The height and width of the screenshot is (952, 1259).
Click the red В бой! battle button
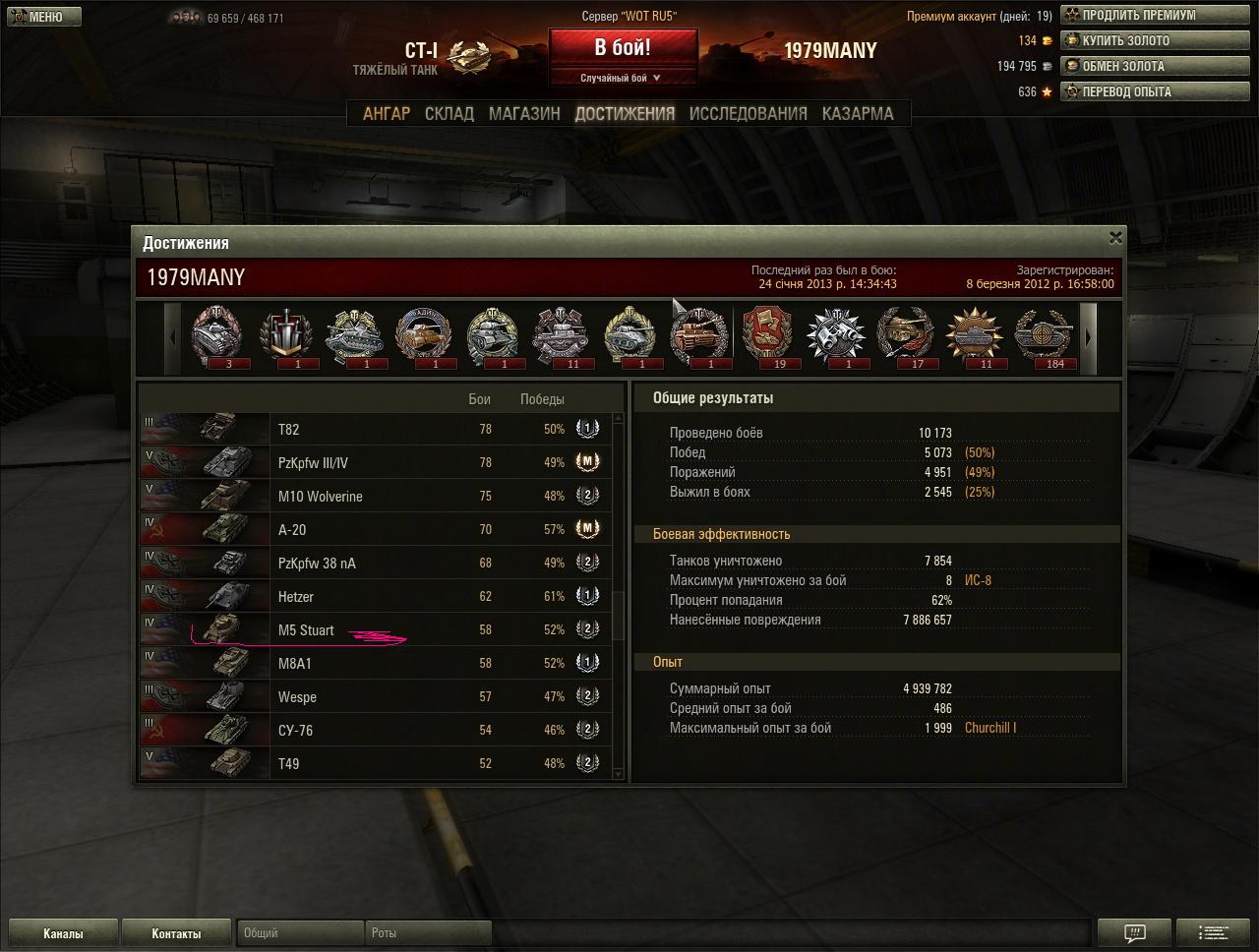[623, 48]
